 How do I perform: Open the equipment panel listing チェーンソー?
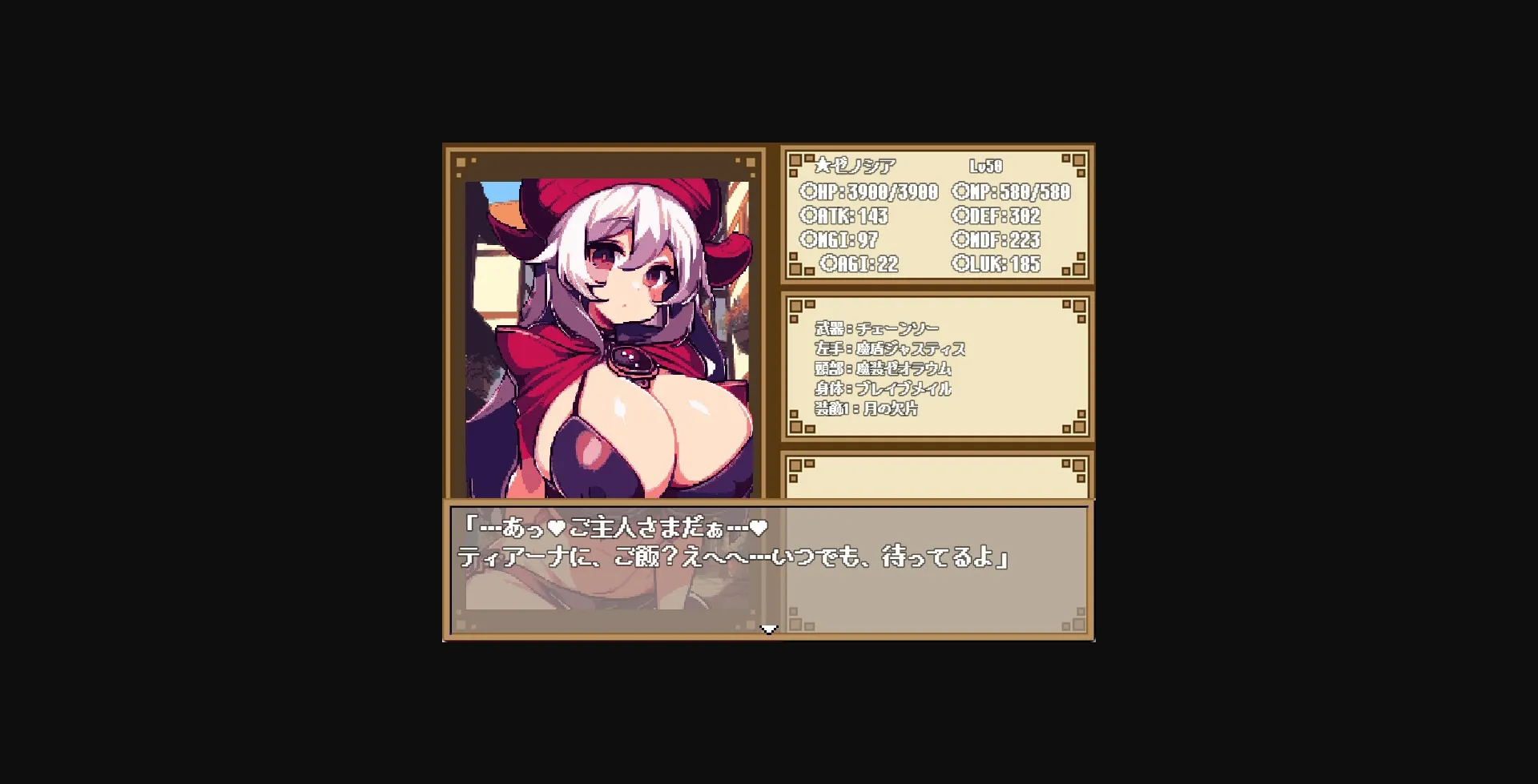pyautogui.click(x=937, y=368)
